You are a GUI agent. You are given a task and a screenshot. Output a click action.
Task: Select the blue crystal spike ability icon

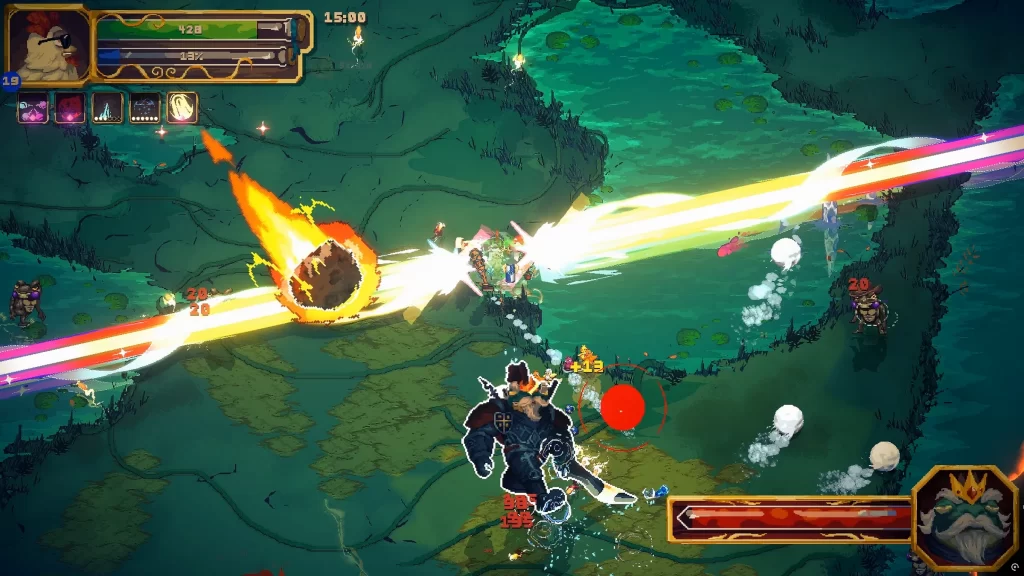click(x=107, y=108)
